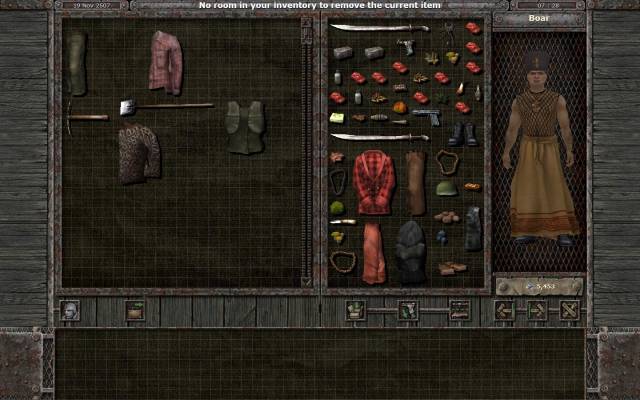Select the orange pumpkin item
The height and width of the screenshot is (400, 640).
tap(399, 107)
